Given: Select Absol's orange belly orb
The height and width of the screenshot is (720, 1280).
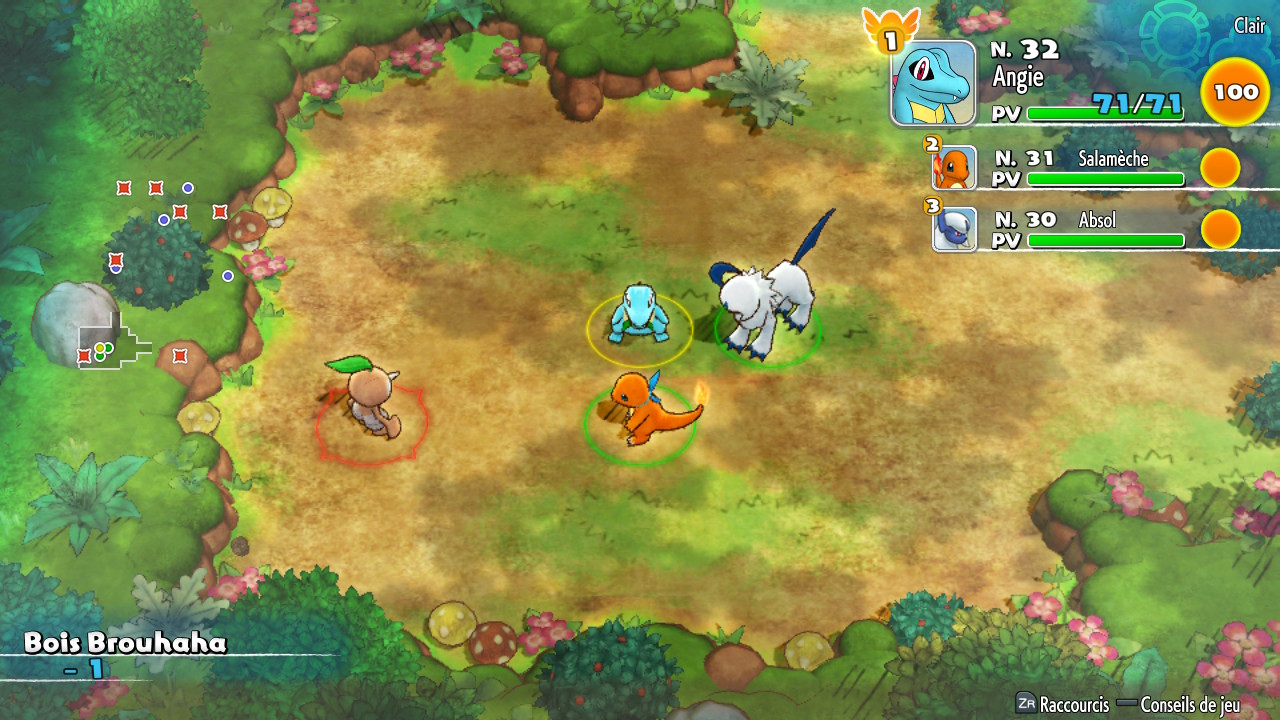Looking at the screenshot, I should click(x=1220, y=229).
